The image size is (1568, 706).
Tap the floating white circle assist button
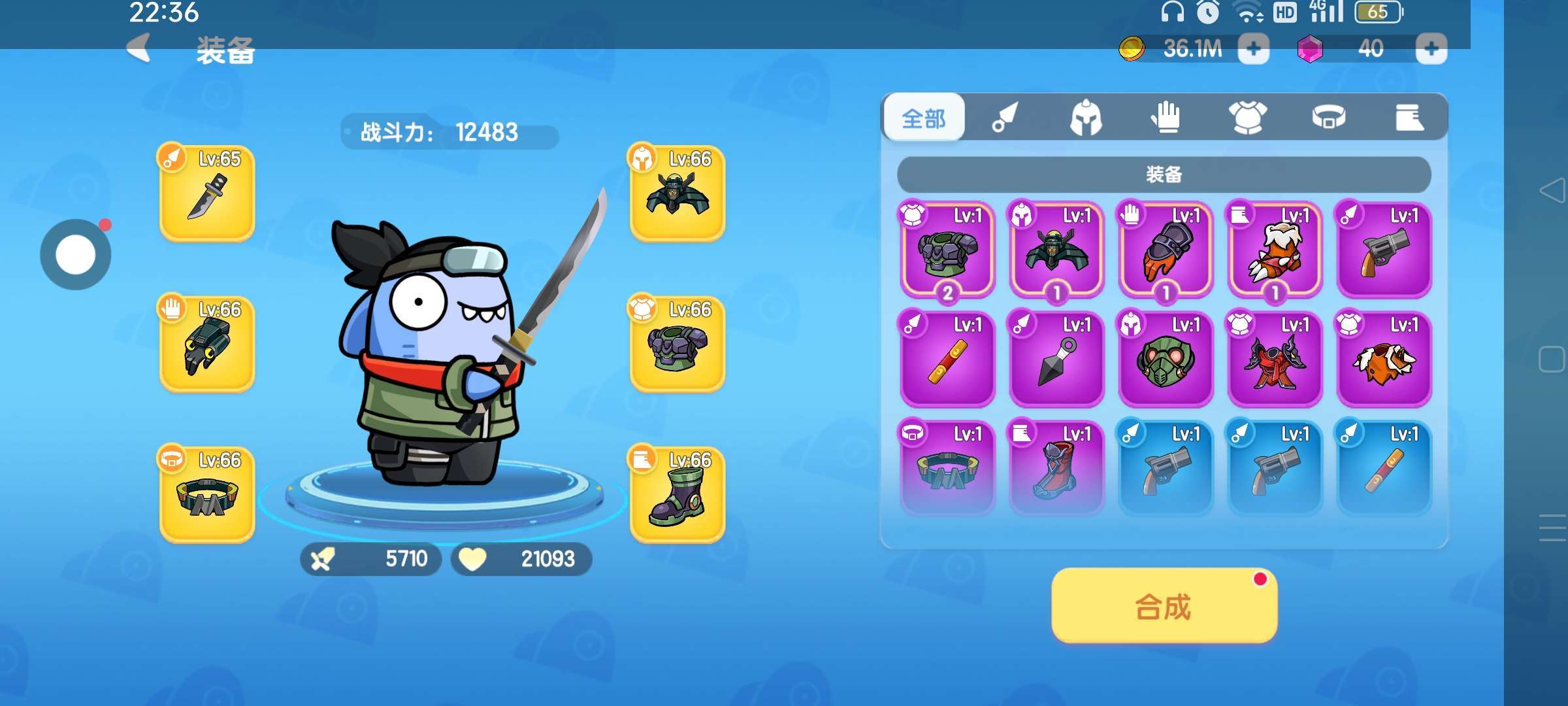[76, 254]
